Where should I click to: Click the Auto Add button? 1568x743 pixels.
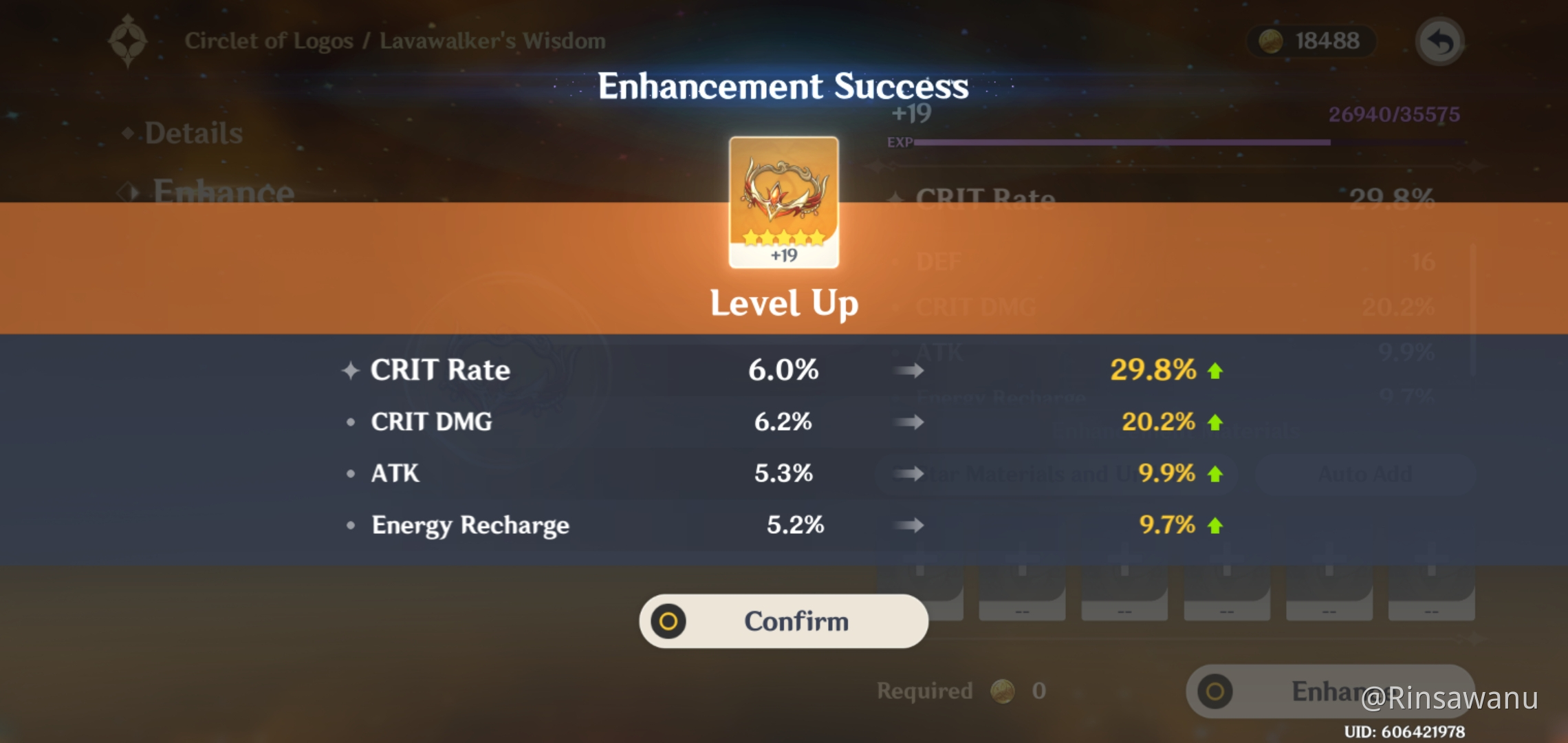[x=1365, y=473]
